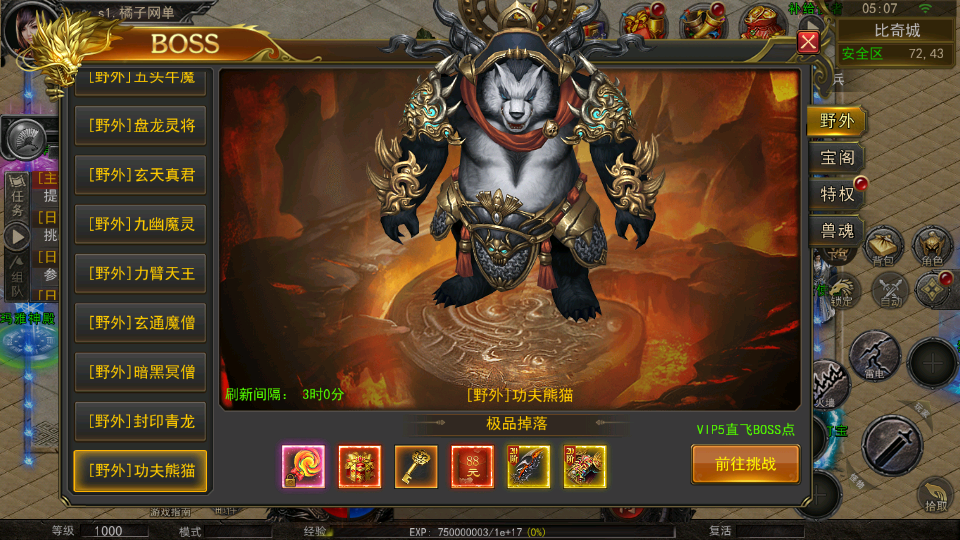Tap the 拾取 pickup button
The height and width of the screenshot is (540, 960).
(x=936, y=494)
